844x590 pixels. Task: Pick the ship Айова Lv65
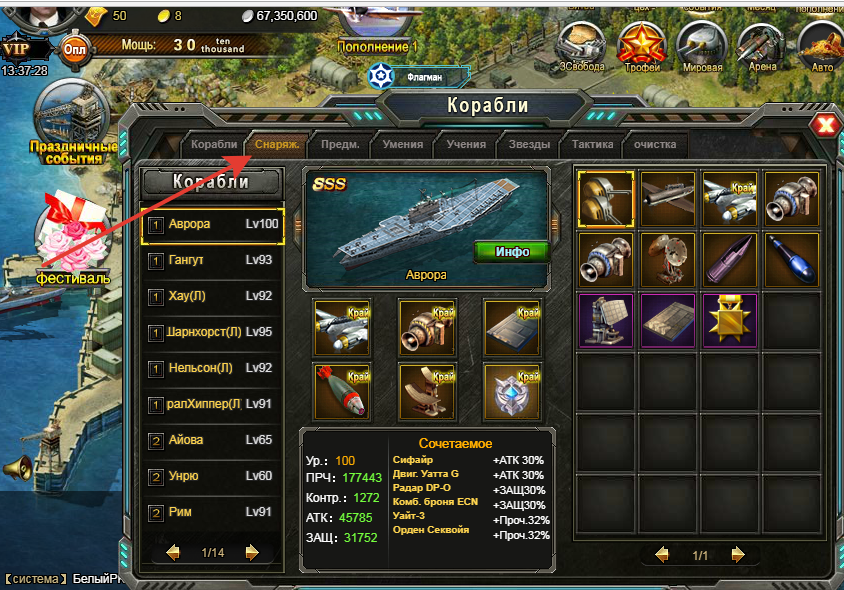[212, 440]
